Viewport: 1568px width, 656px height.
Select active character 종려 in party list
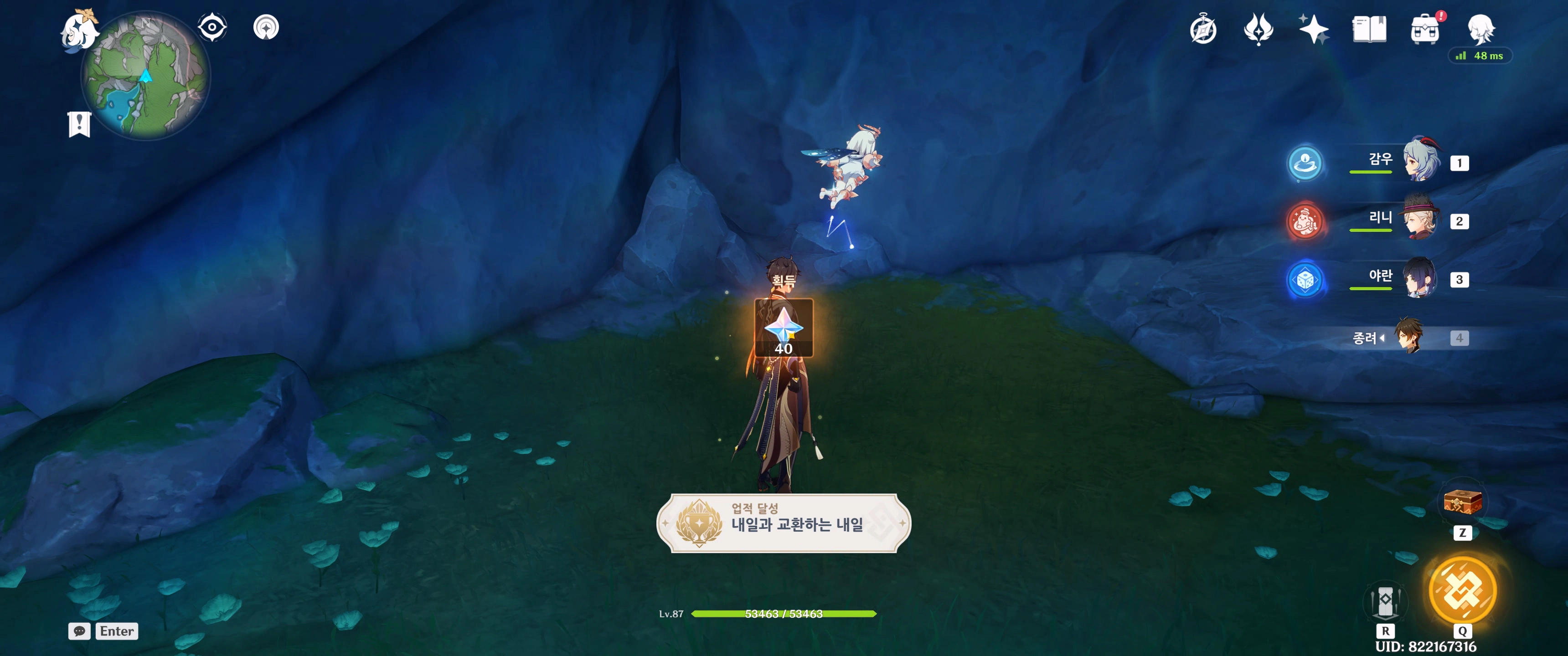(x=1408, y=337)
